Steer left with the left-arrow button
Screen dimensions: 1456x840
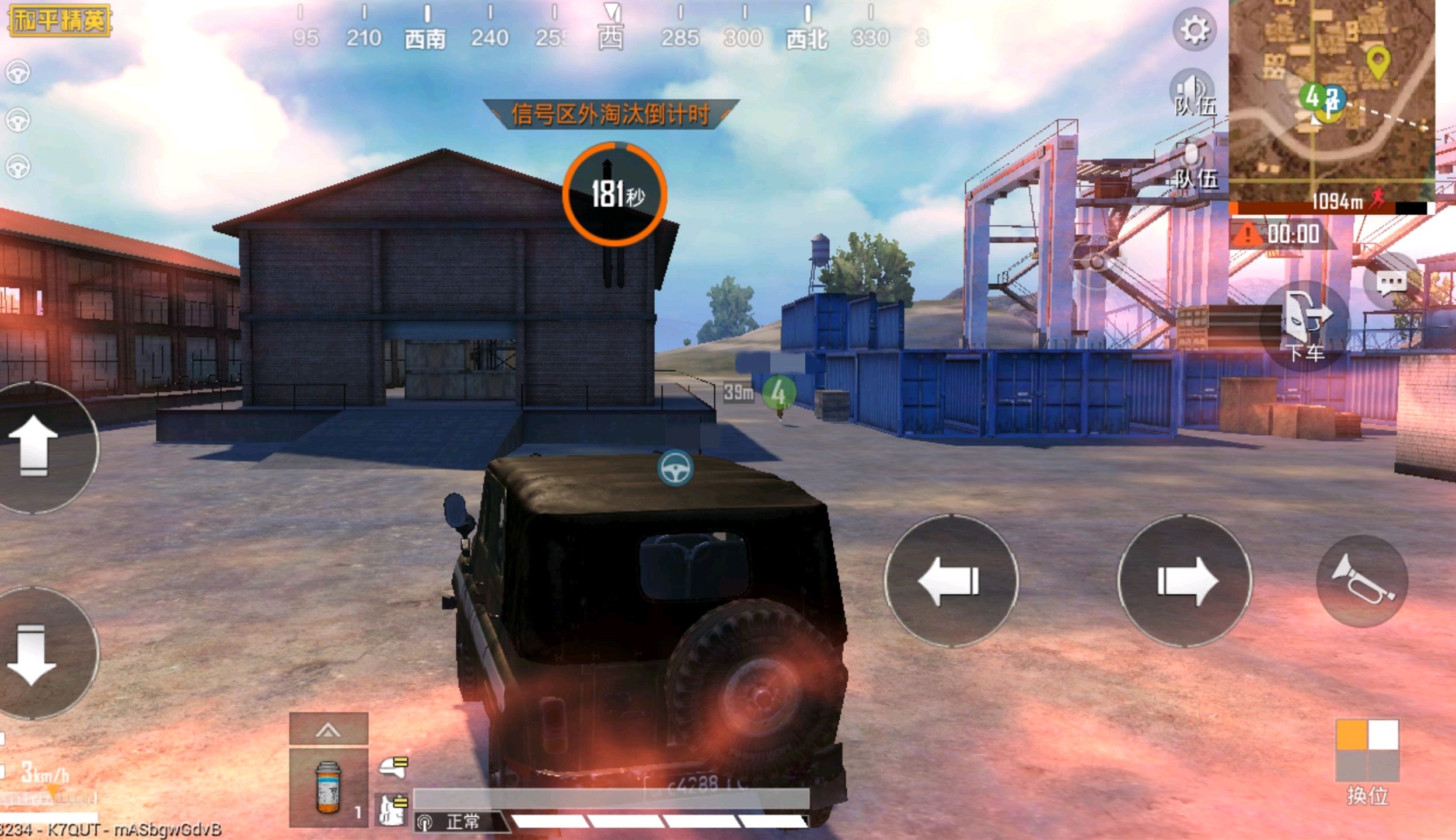(x=951, y=581)
